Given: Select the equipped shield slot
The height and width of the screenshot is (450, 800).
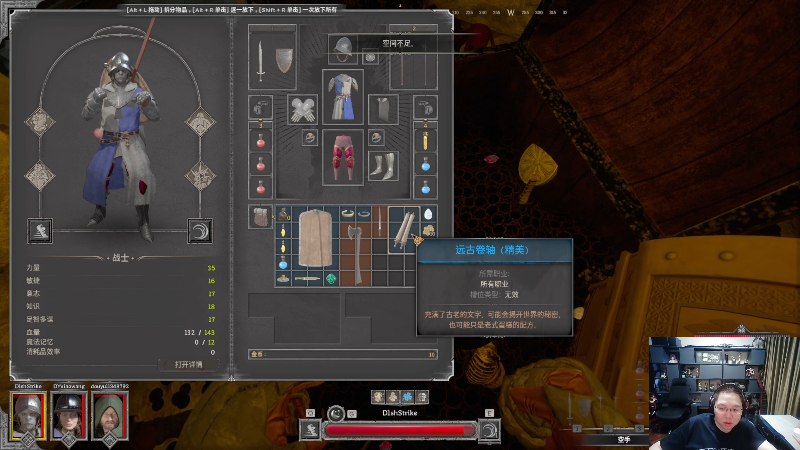Looking at the screenshot, I should [285, 60].
